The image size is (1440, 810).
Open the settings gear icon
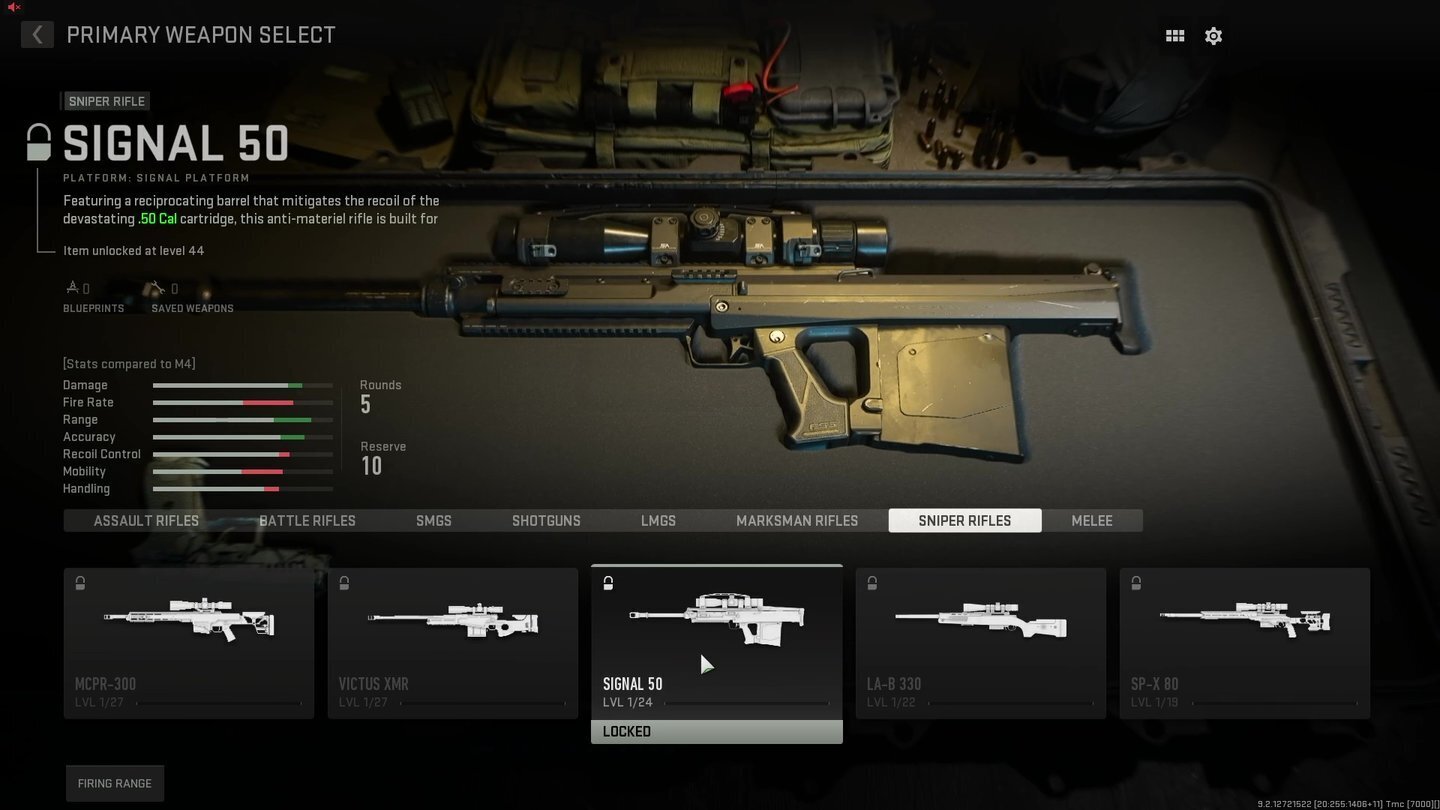pos(1213,35)
